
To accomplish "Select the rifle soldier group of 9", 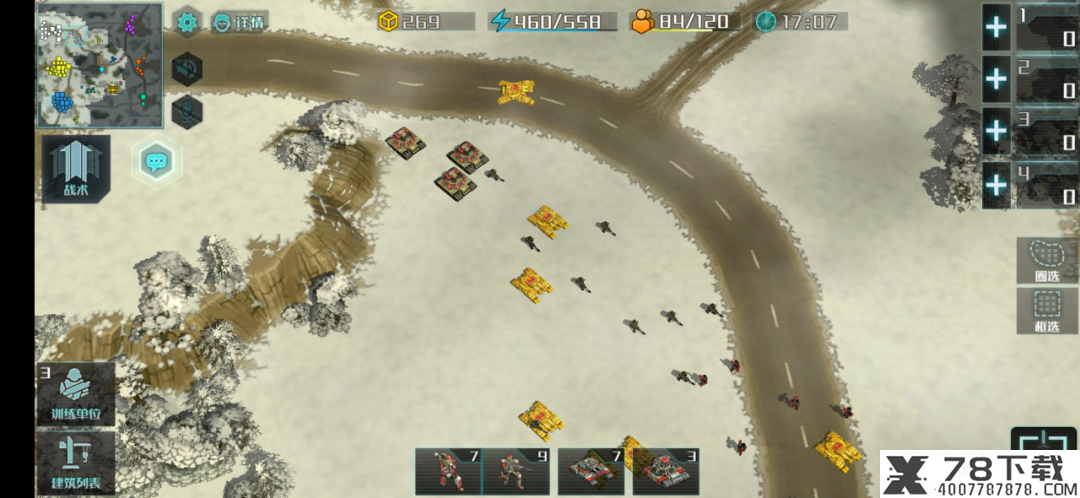I will pos(519,472).
